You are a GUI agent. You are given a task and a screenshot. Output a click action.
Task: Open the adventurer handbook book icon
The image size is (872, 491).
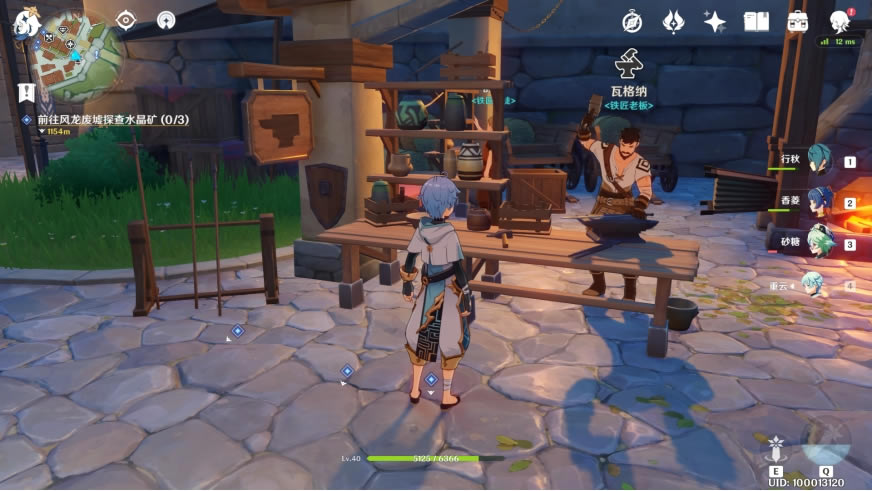tap(756, 22)
